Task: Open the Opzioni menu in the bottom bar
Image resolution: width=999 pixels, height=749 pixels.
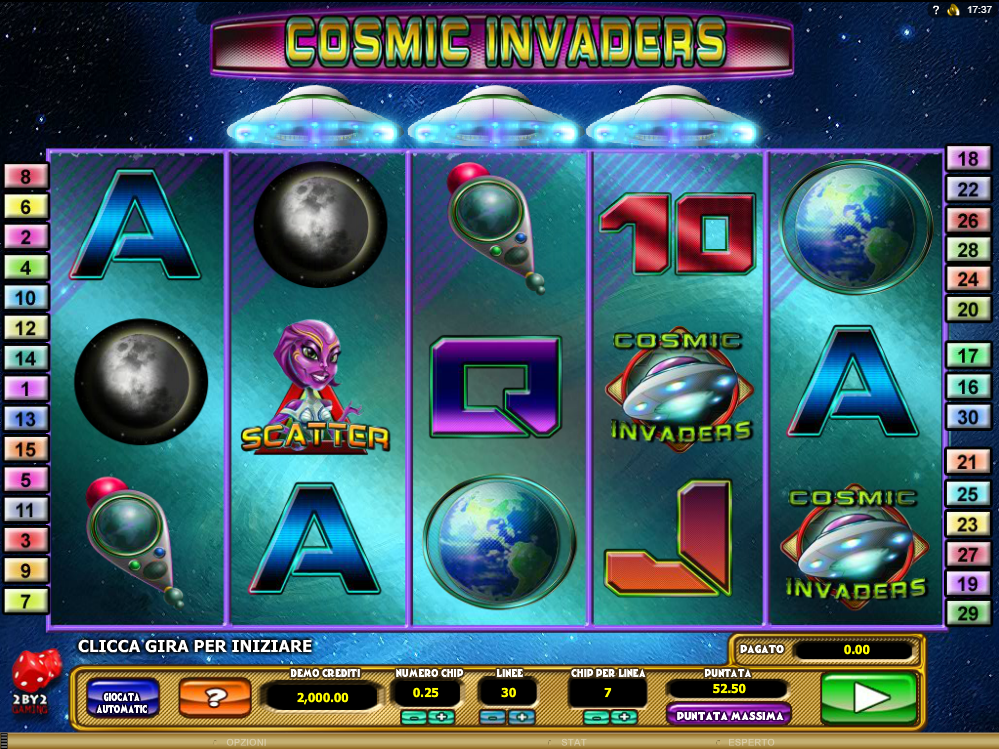Action: [246, 742]
